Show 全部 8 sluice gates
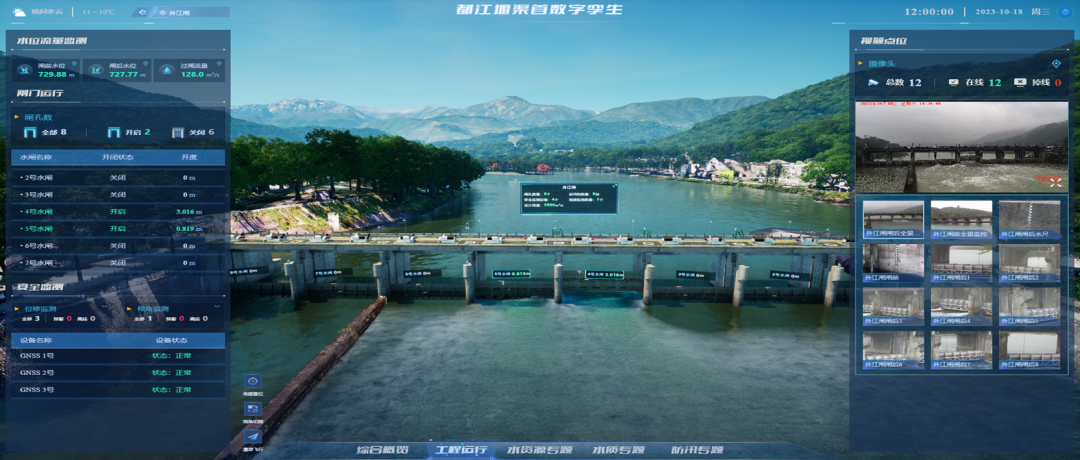This screenshot has width=1080, height=460. (x=46, y=132)
